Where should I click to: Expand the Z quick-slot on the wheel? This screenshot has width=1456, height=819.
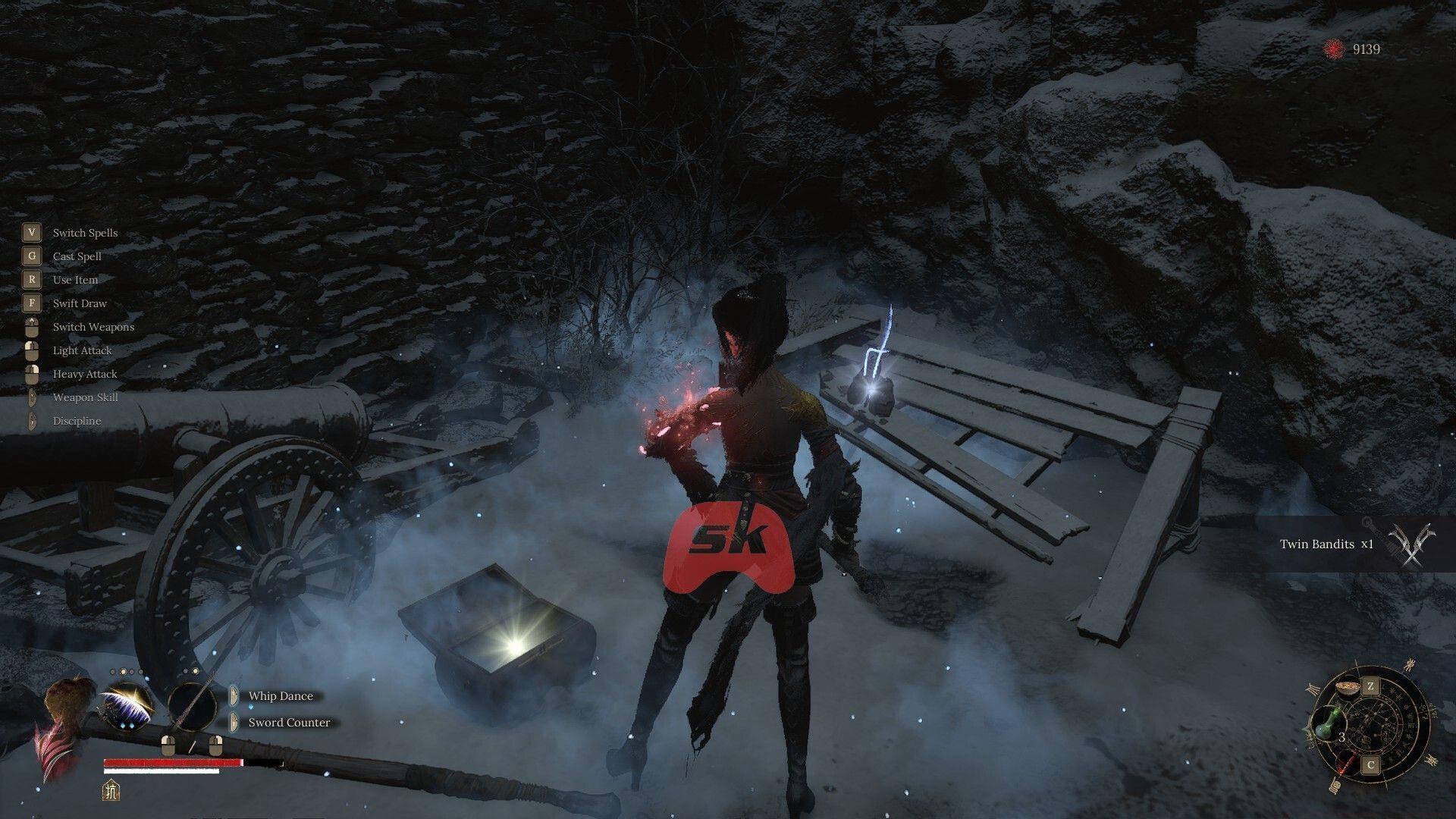pos(1370,686)
